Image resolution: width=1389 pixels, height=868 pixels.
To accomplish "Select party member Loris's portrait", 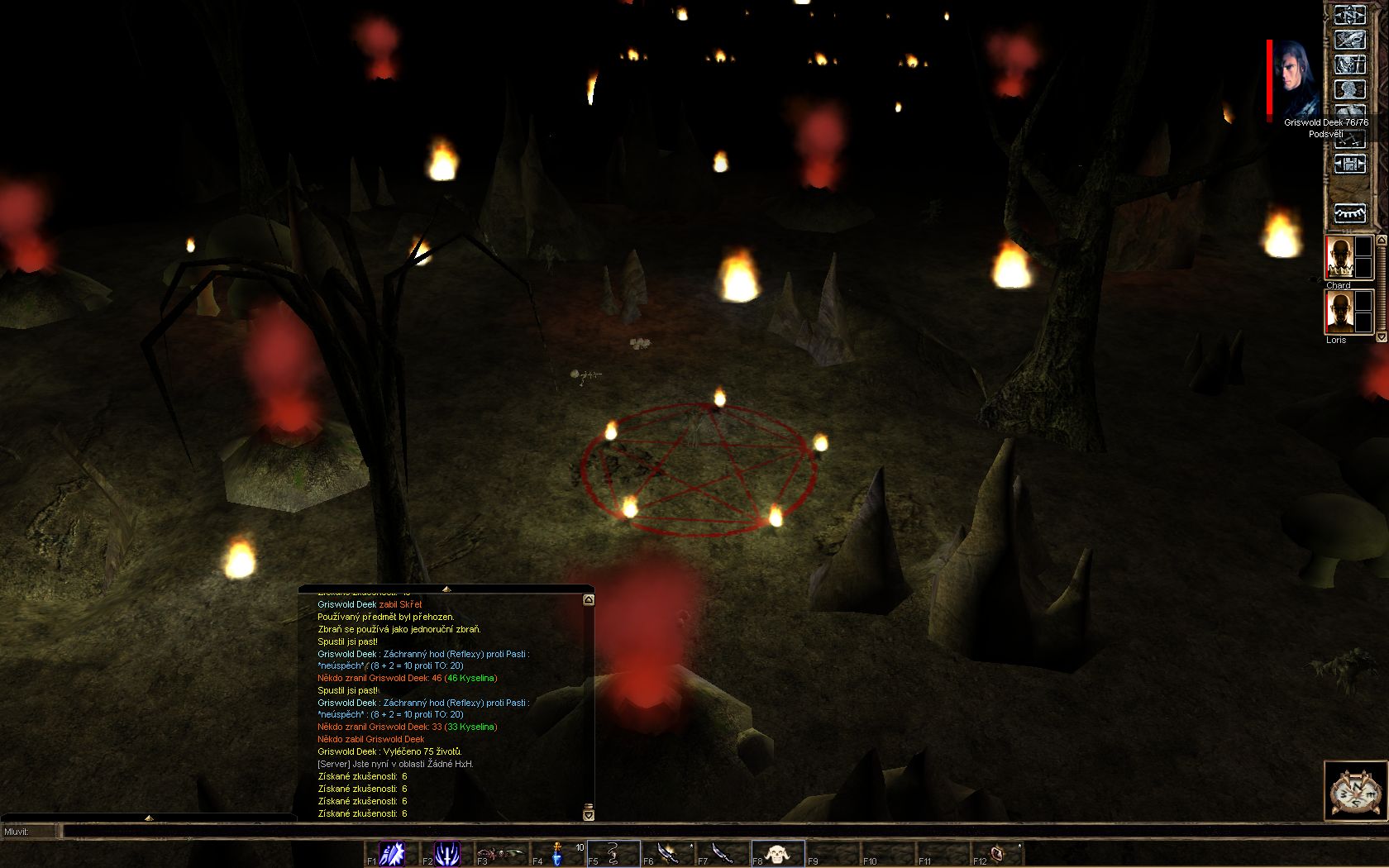I will pyautogui.click(x=1339, y=314).
